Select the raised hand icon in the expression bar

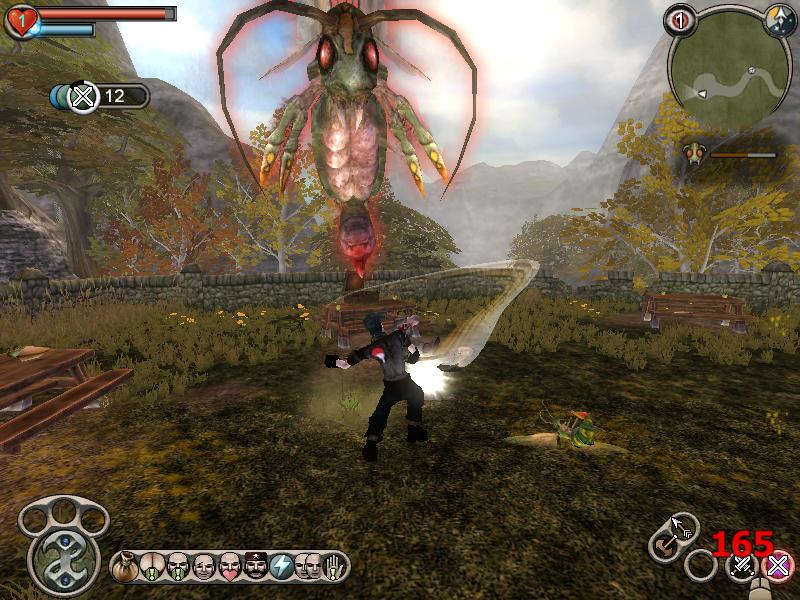(x=336, y=566)
